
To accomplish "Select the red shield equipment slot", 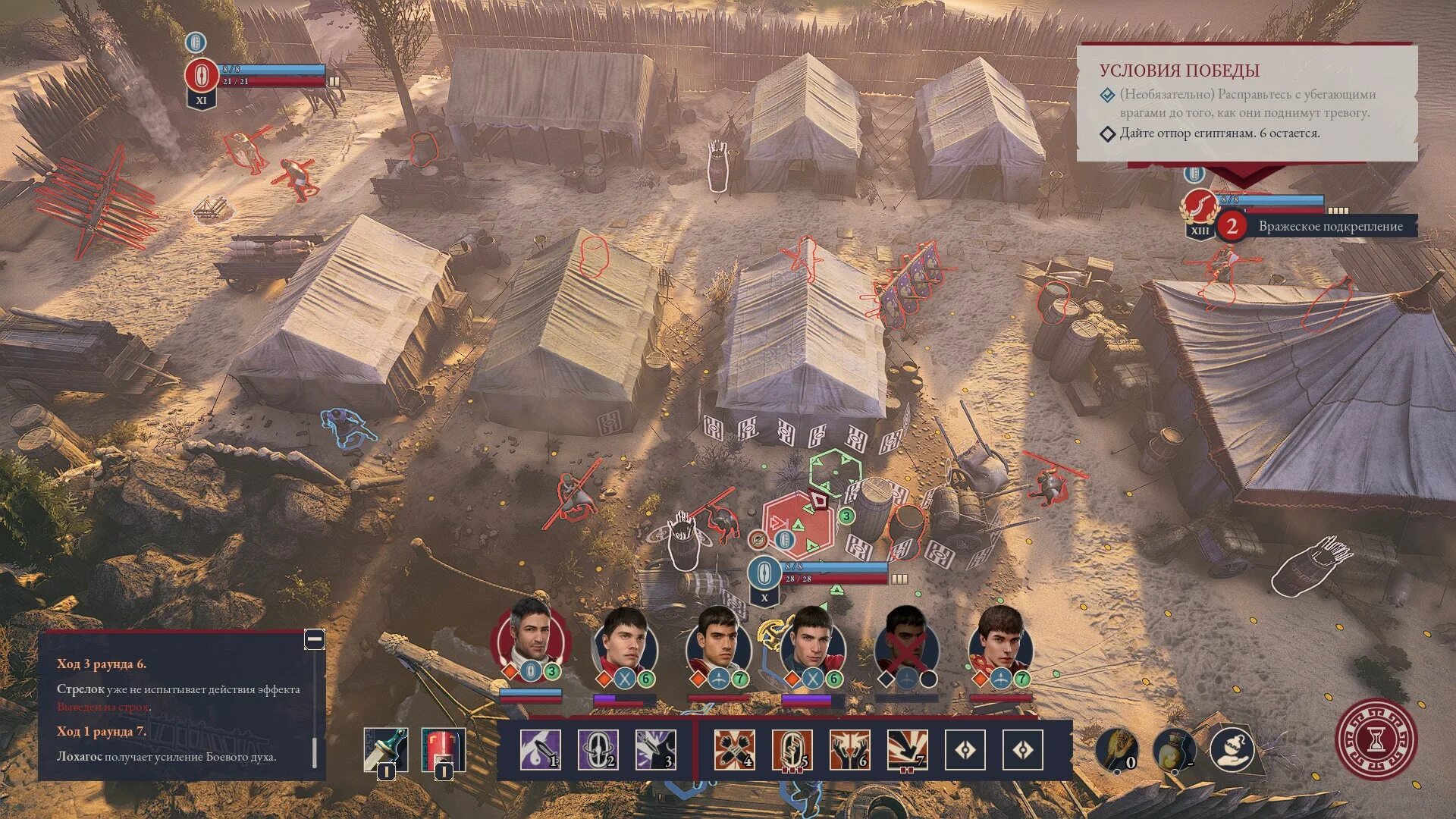I will (443, 749).
